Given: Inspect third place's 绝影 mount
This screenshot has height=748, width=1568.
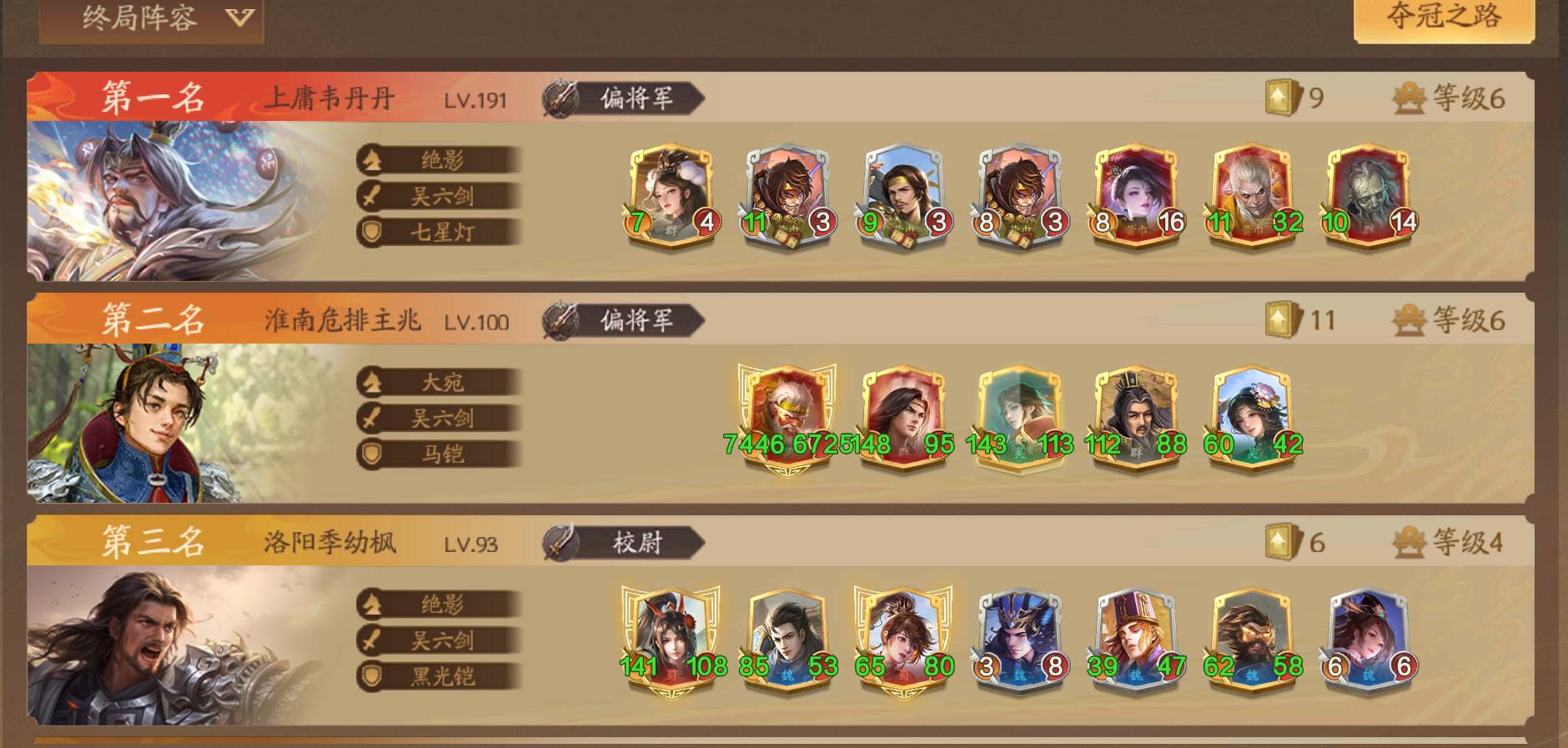Looking at the screenshot, I should point(440,604).
